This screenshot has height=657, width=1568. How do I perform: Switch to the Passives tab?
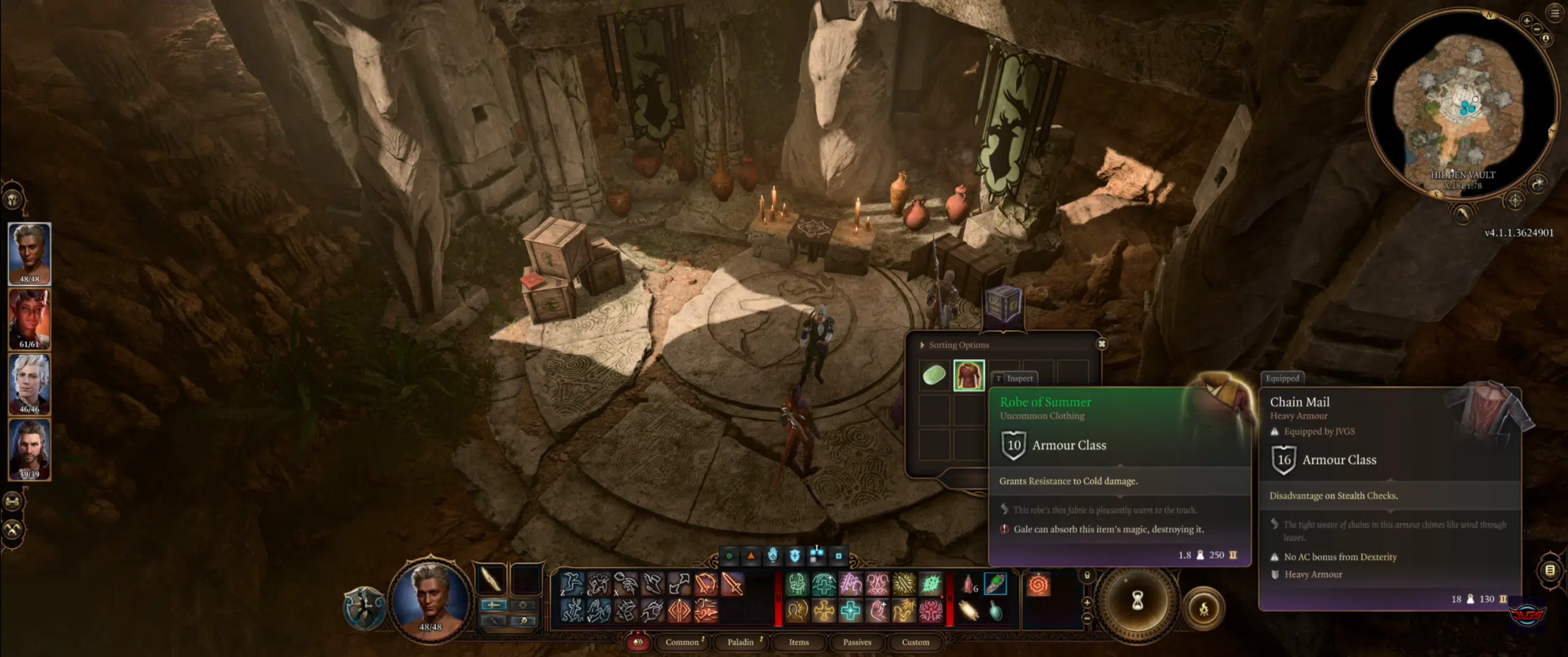[858, 642]
